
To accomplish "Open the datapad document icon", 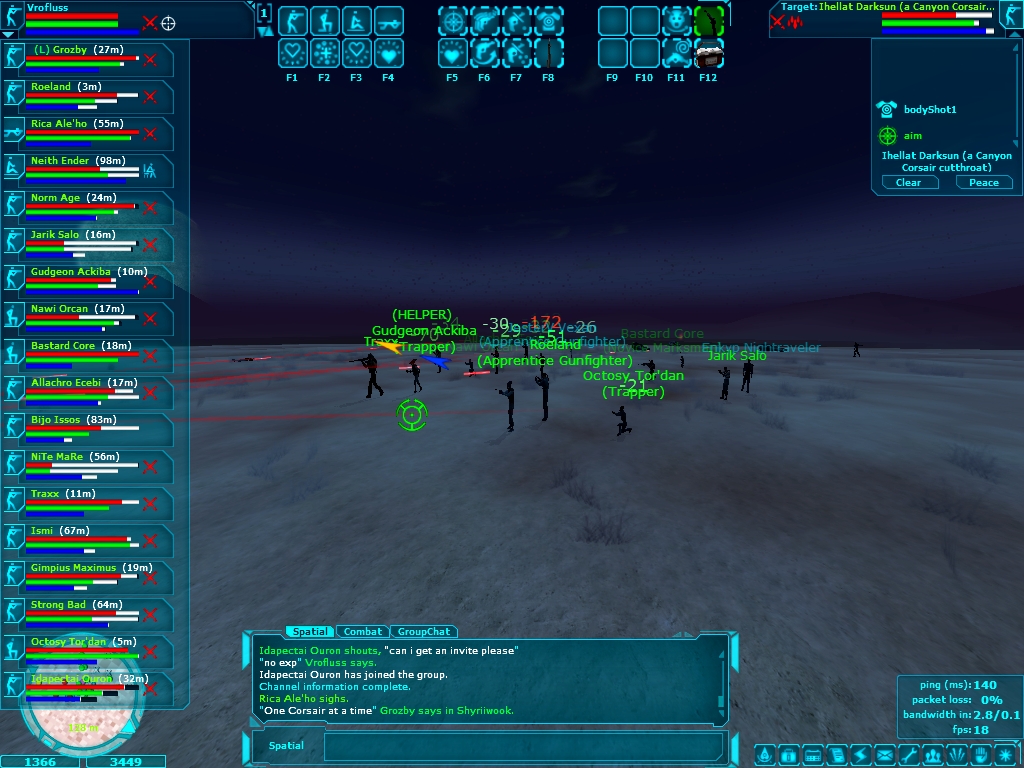I will [836, 753].
